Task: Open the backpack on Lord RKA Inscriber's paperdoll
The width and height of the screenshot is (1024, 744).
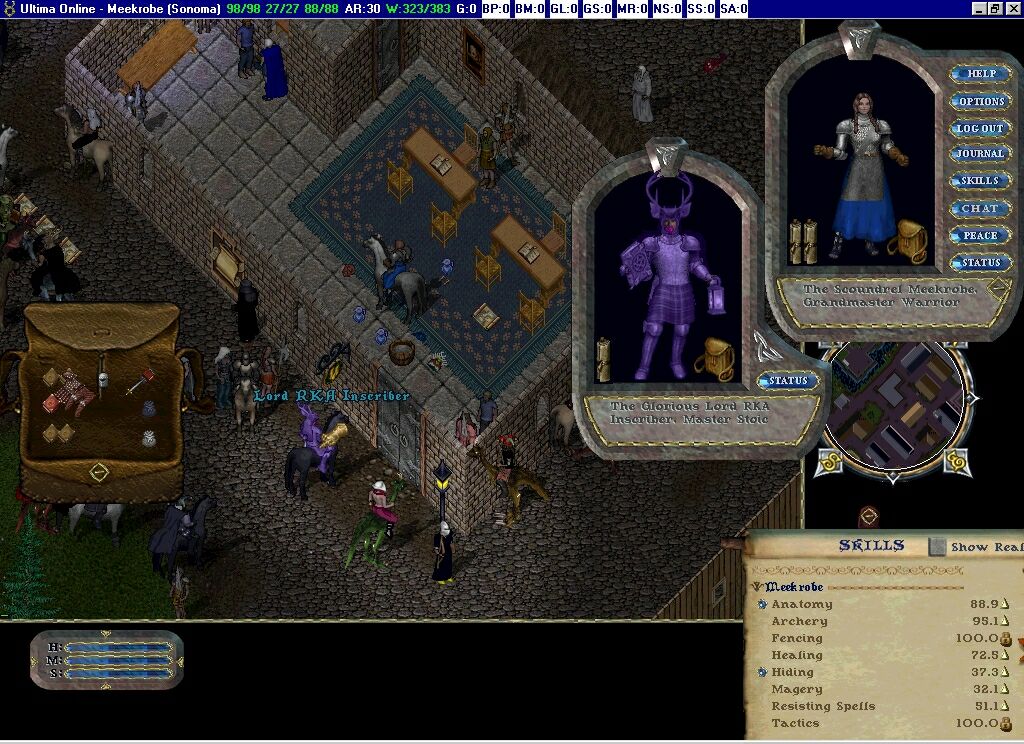Action: pyautogui.click(x=715, y=358)
